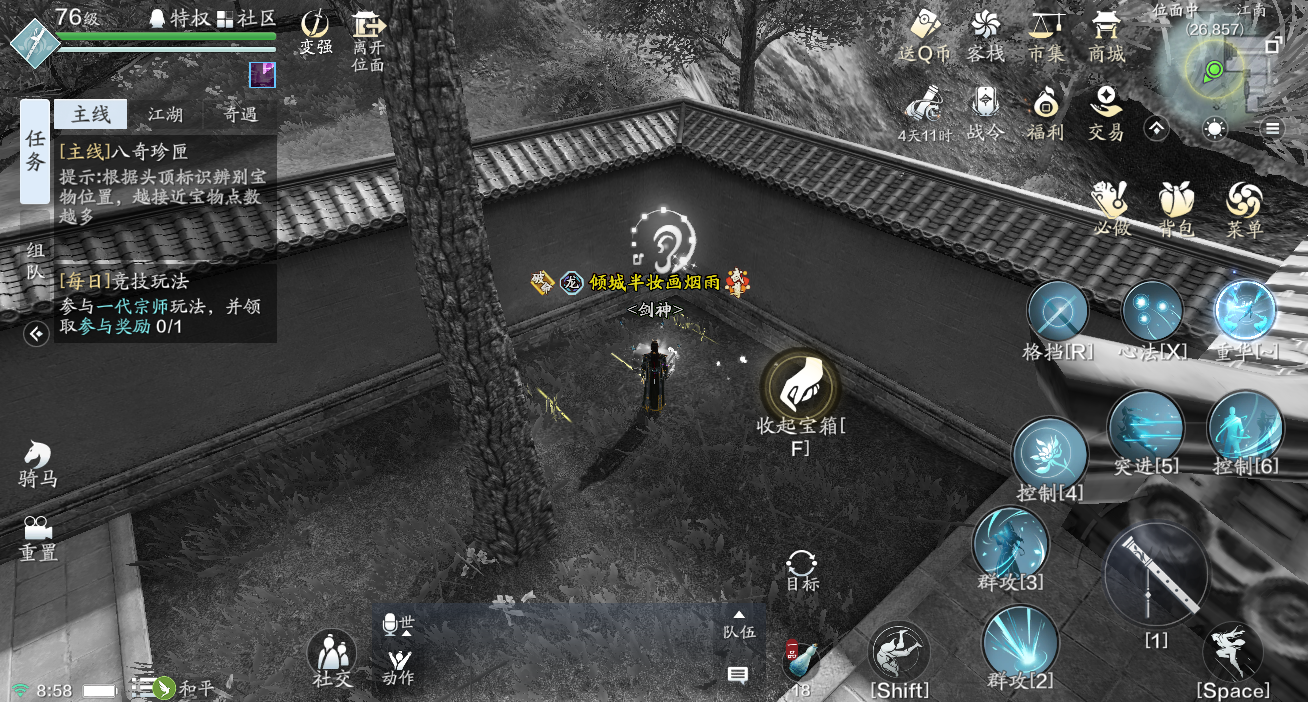This screenshot has width=1308, height=702.
Task: Open the 社交 social menu
Action: (332, 656)
